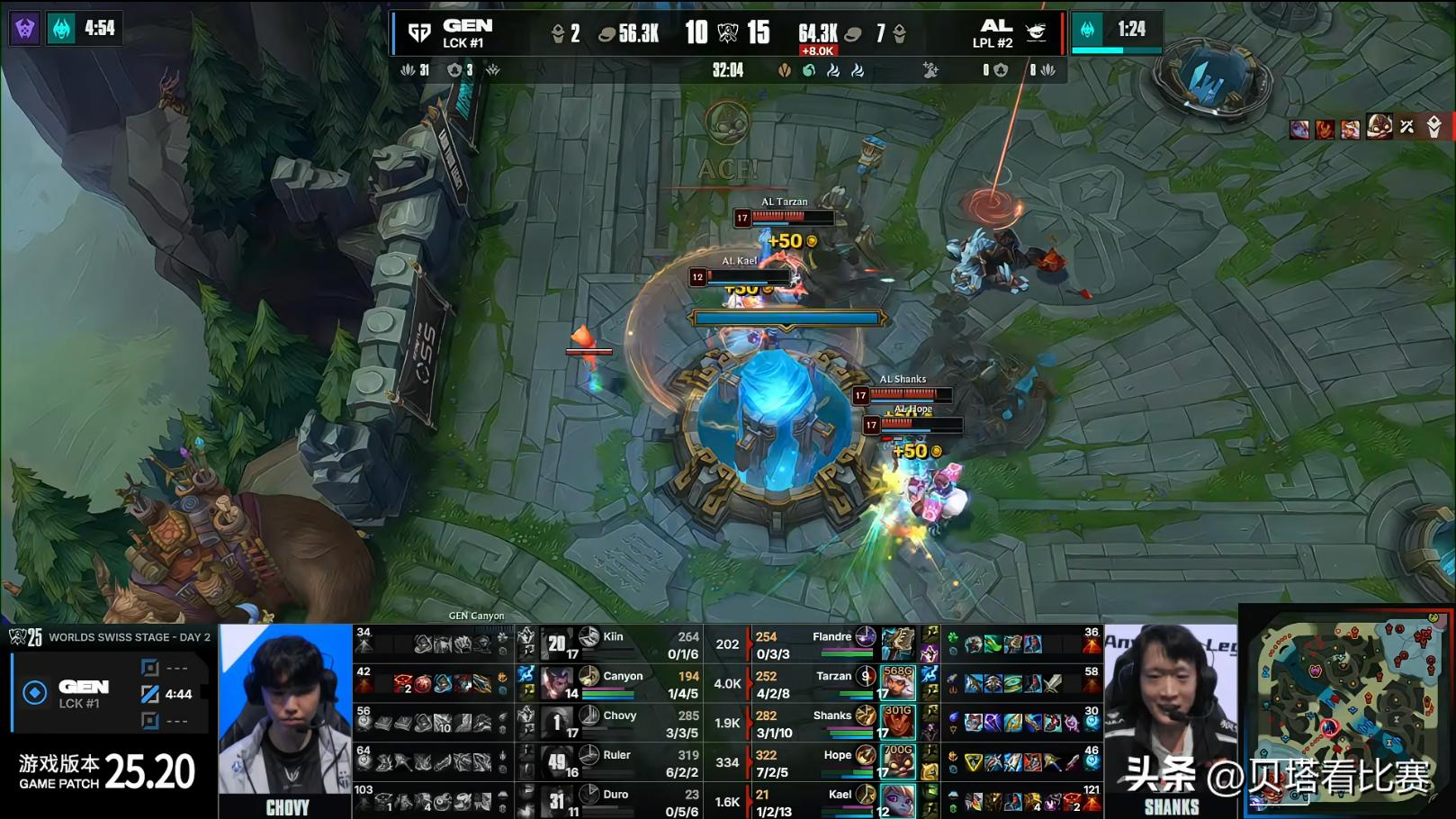Click the dragon timer icon showing 1:24
1456x819 pixels.
(x=1088, y=29)
